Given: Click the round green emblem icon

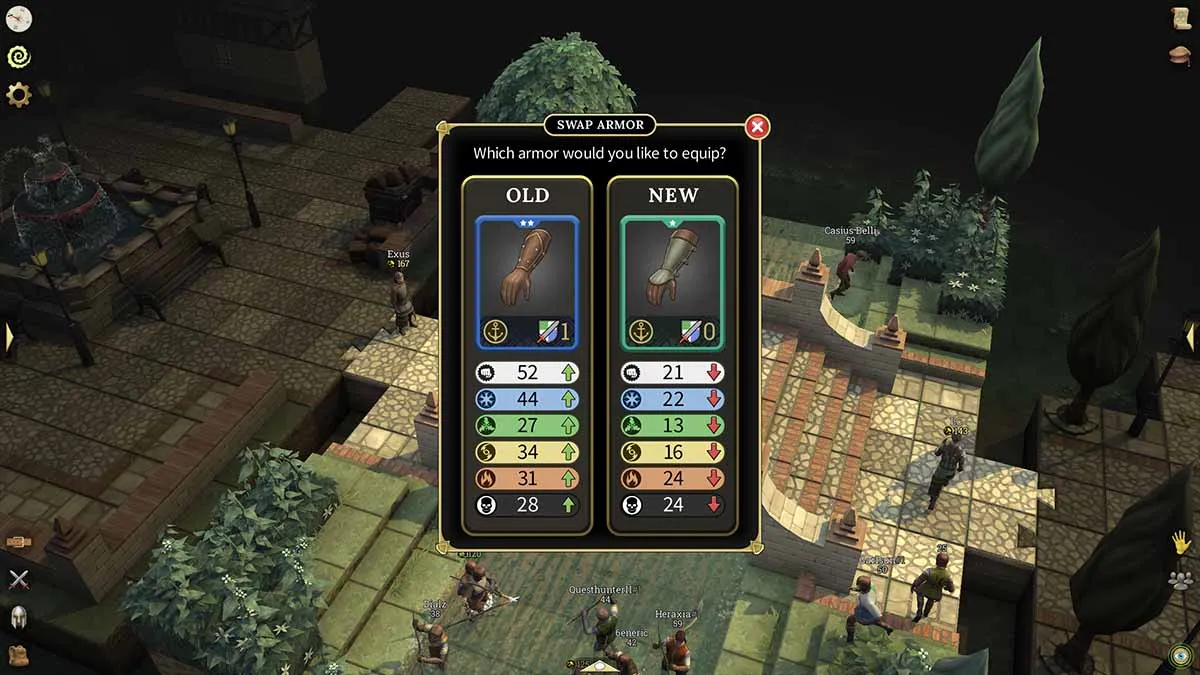Looking at the screenshot, I should 1181,656.
